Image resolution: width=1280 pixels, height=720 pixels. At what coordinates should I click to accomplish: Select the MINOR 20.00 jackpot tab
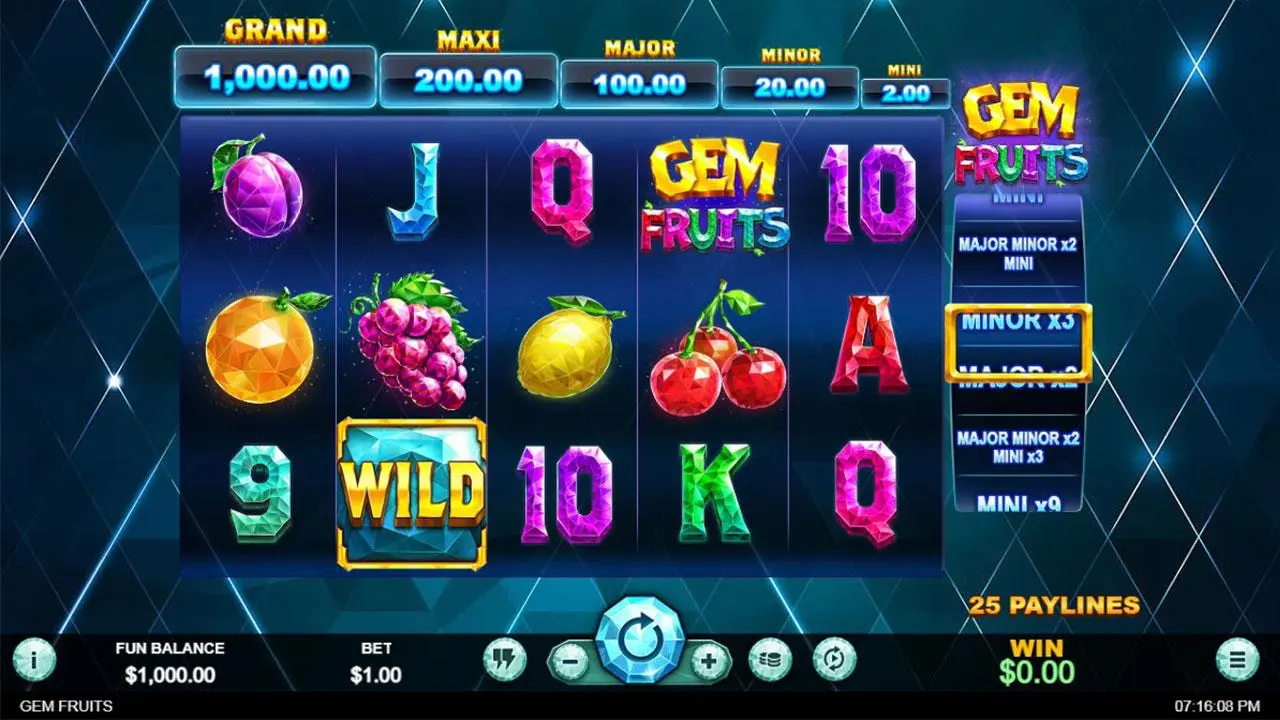(789, 88)
